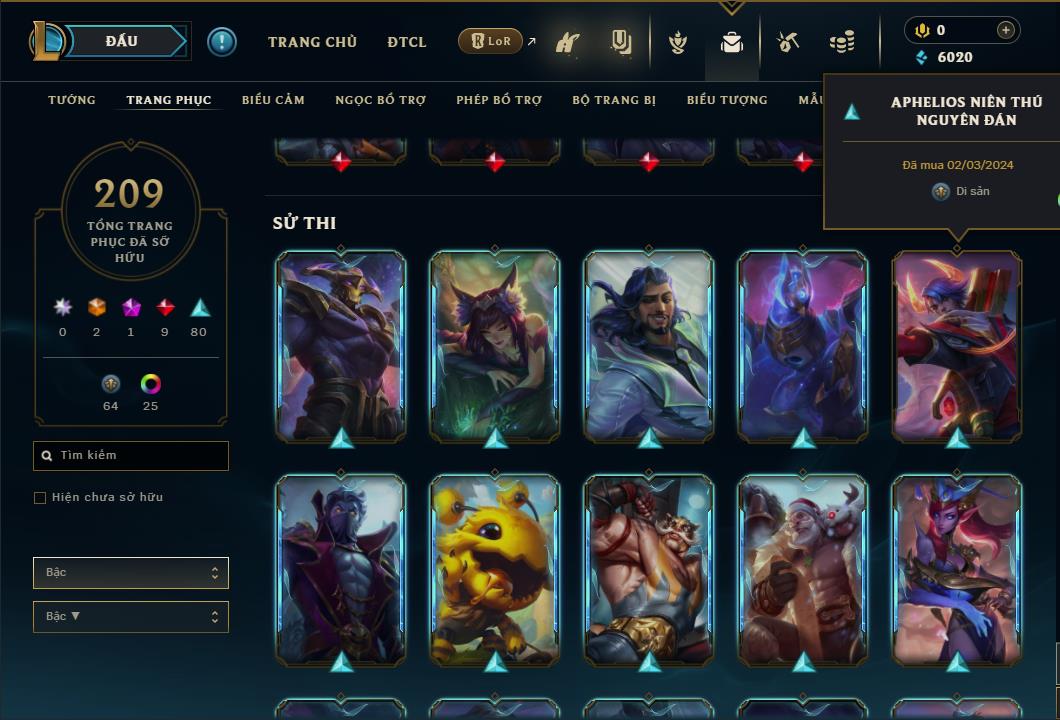
Task: Toggle the Hiện chưa sở hữu checkbox
Action: [x=40, y=498]
